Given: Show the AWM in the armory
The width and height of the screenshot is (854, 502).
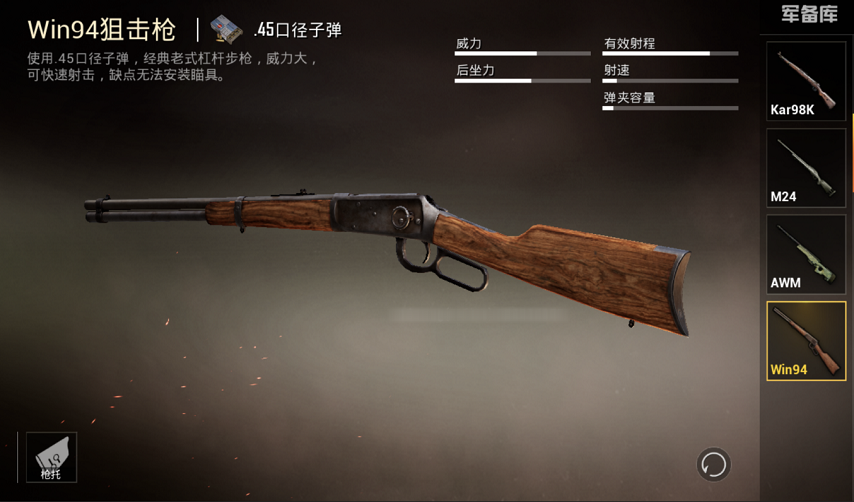Looking at the screenshot, I should 806,254.
